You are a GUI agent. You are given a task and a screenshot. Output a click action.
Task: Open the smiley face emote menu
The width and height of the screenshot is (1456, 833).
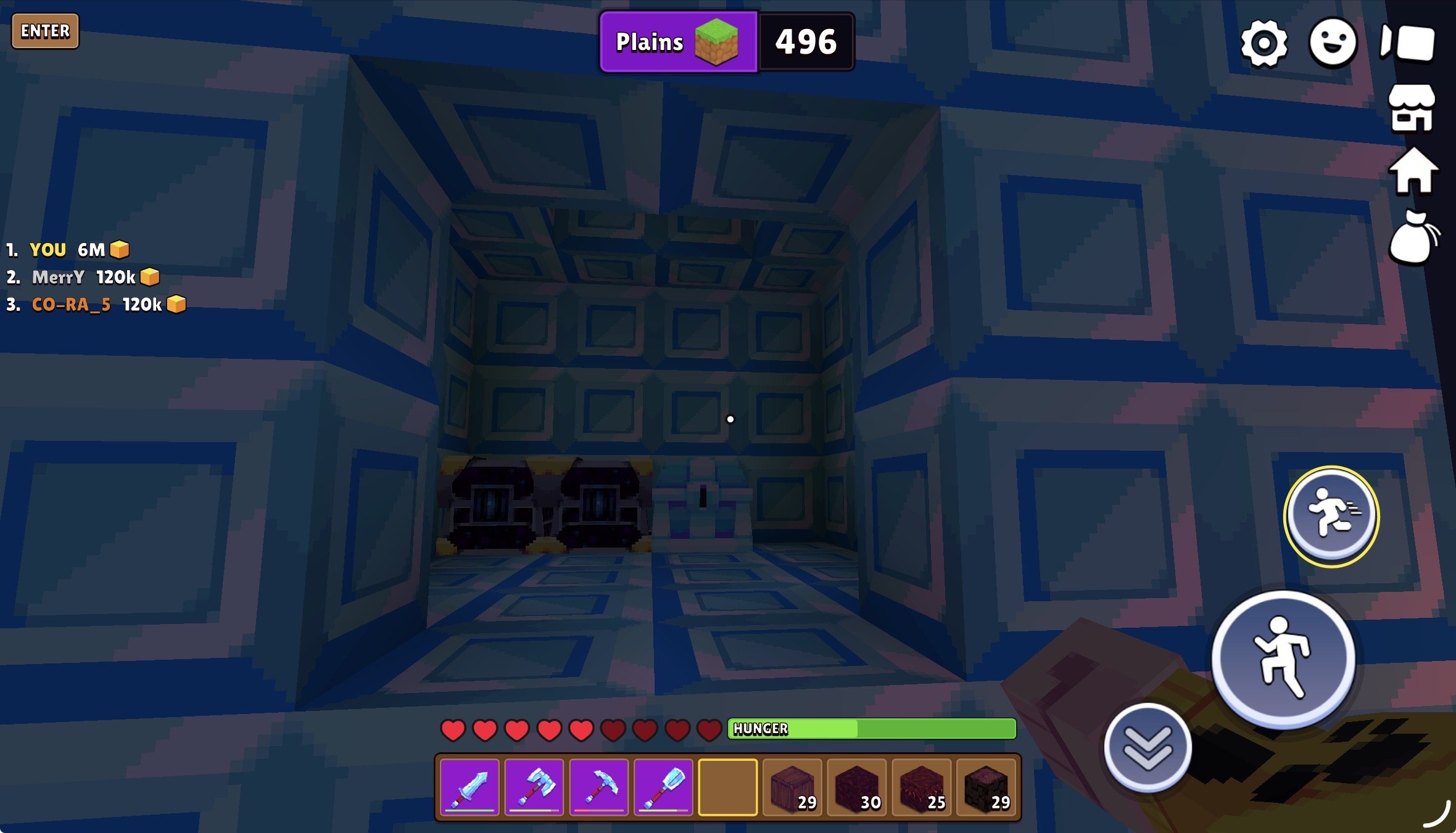(1333, 42)
